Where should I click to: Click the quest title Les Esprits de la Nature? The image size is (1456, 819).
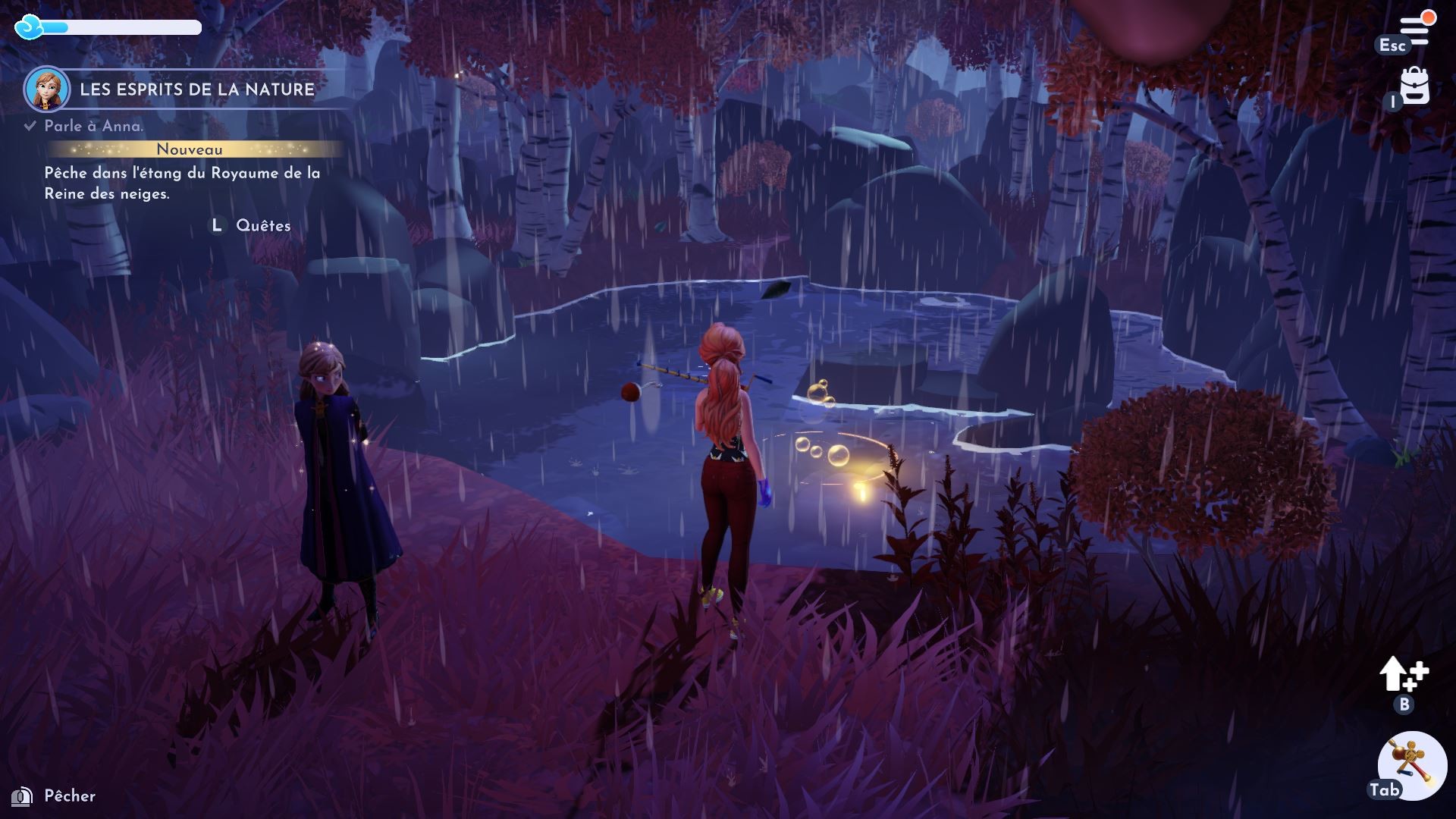coord(196,89)
